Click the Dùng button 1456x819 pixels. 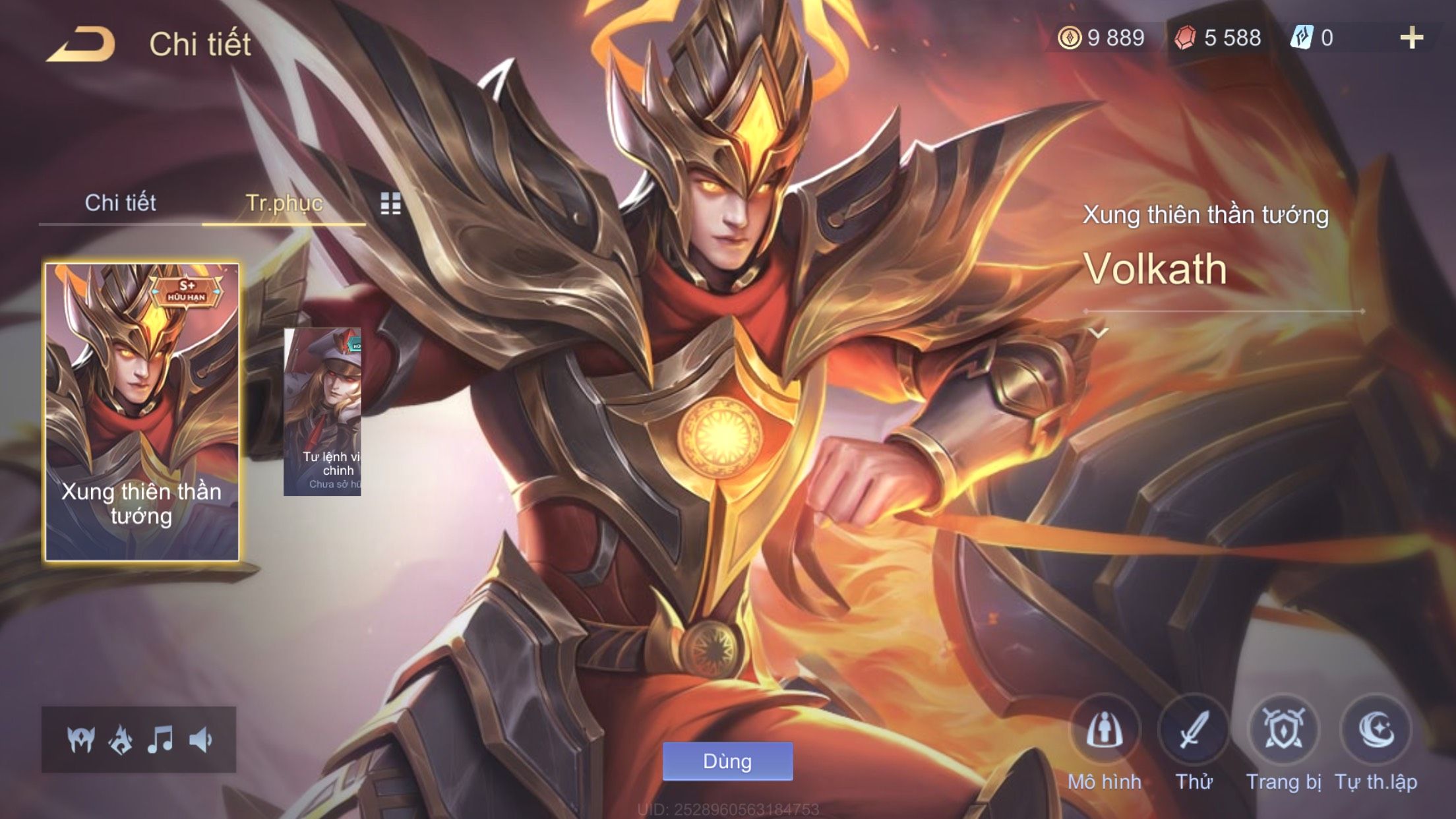point(727,762)
